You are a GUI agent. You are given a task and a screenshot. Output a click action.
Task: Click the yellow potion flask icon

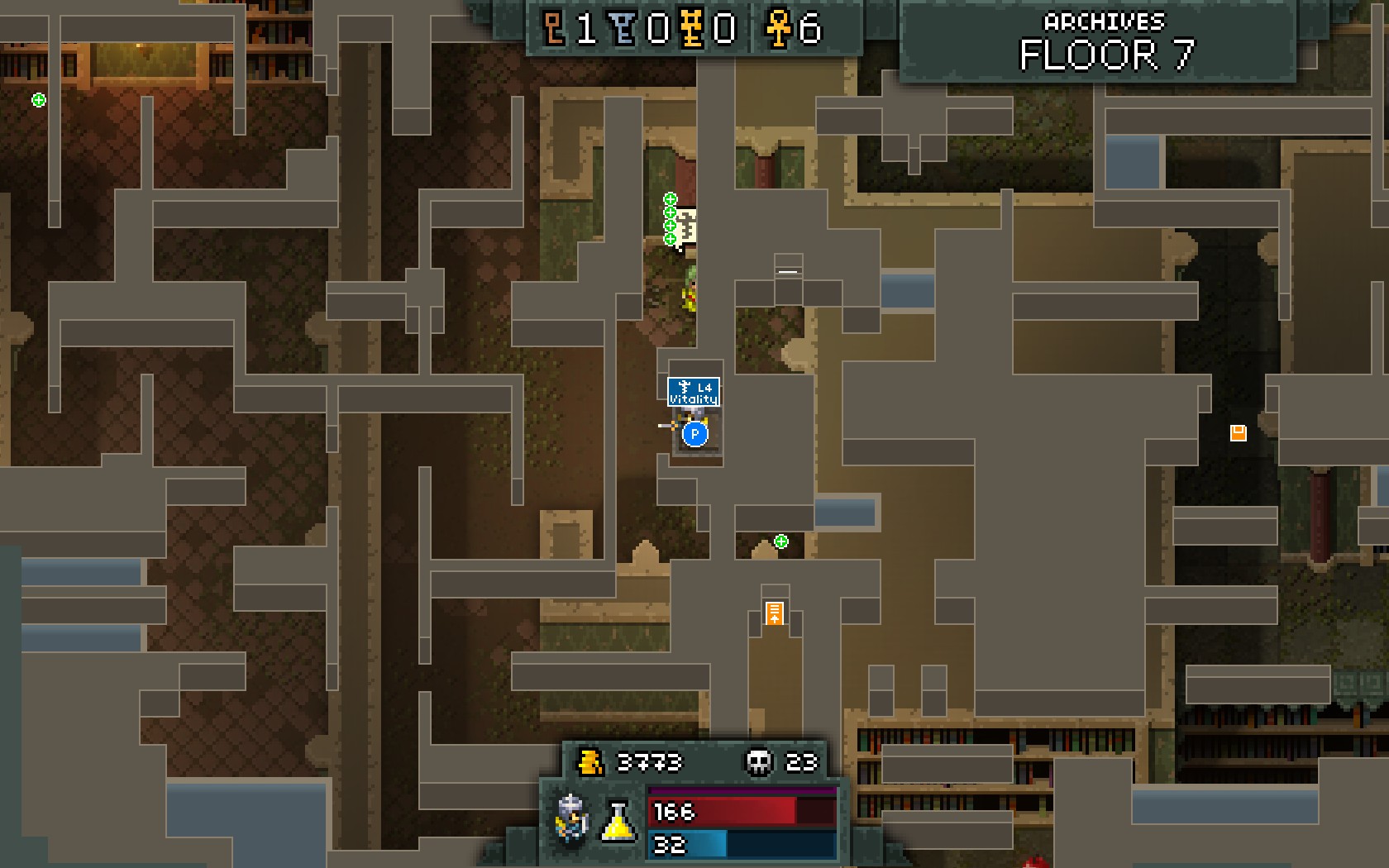(x=618, y=821)
